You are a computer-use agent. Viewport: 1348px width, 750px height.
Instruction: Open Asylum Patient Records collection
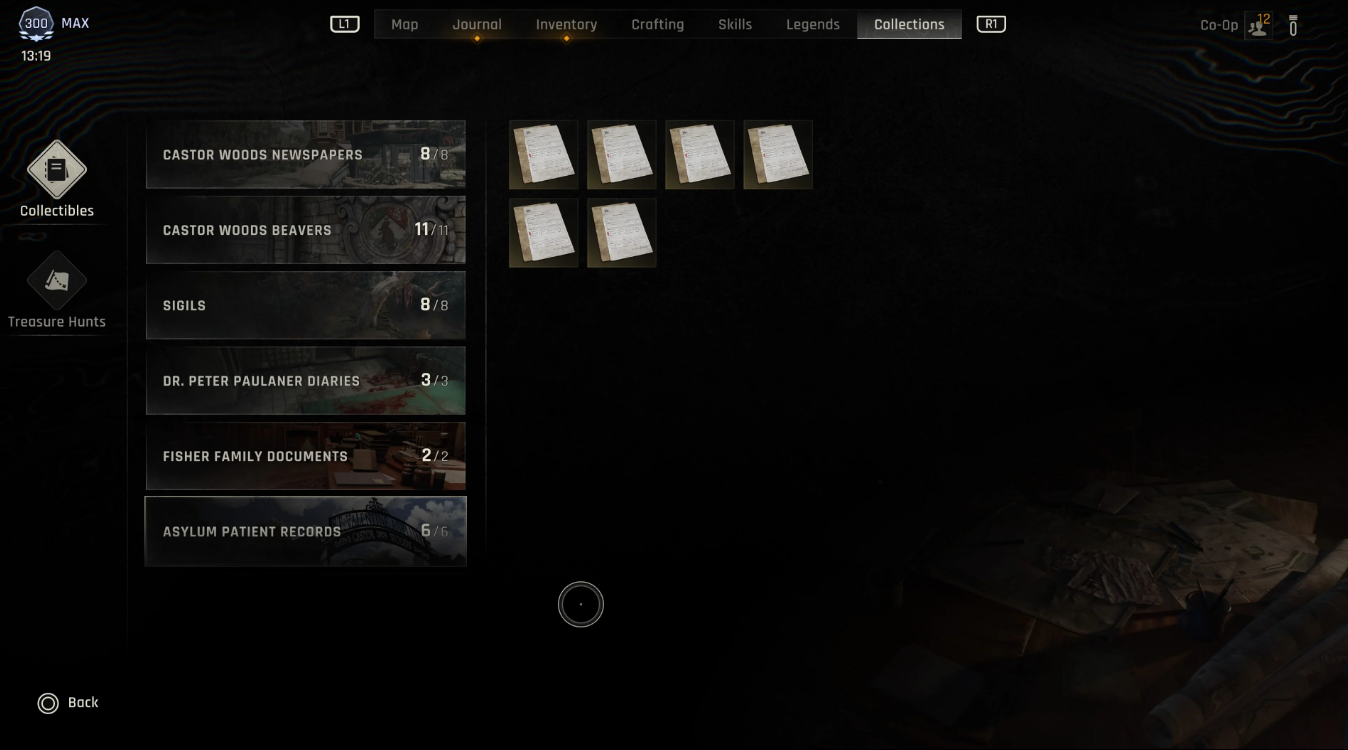(x=305, y=531)
